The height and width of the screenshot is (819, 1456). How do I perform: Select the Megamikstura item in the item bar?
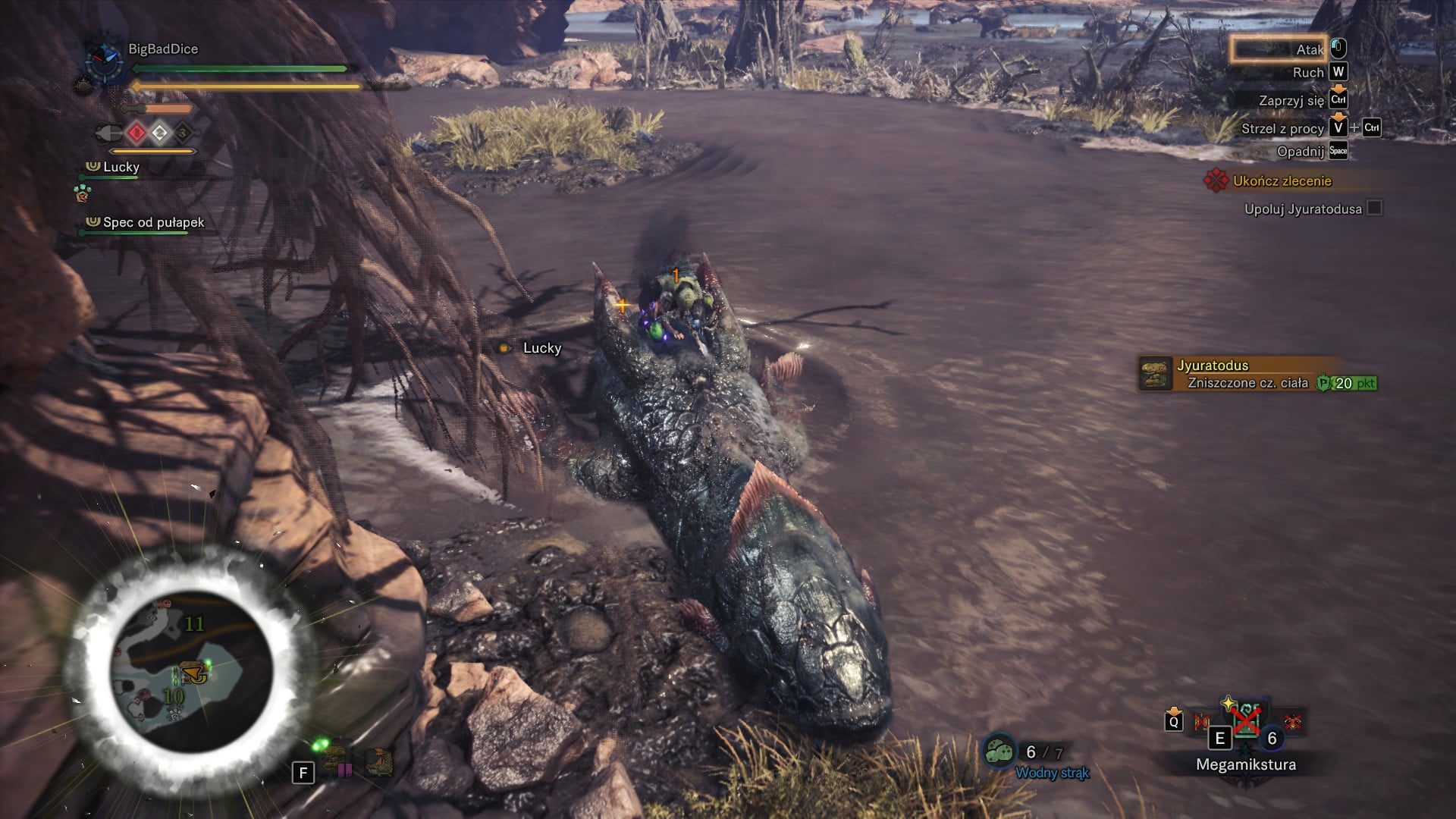coord(1246,719)
